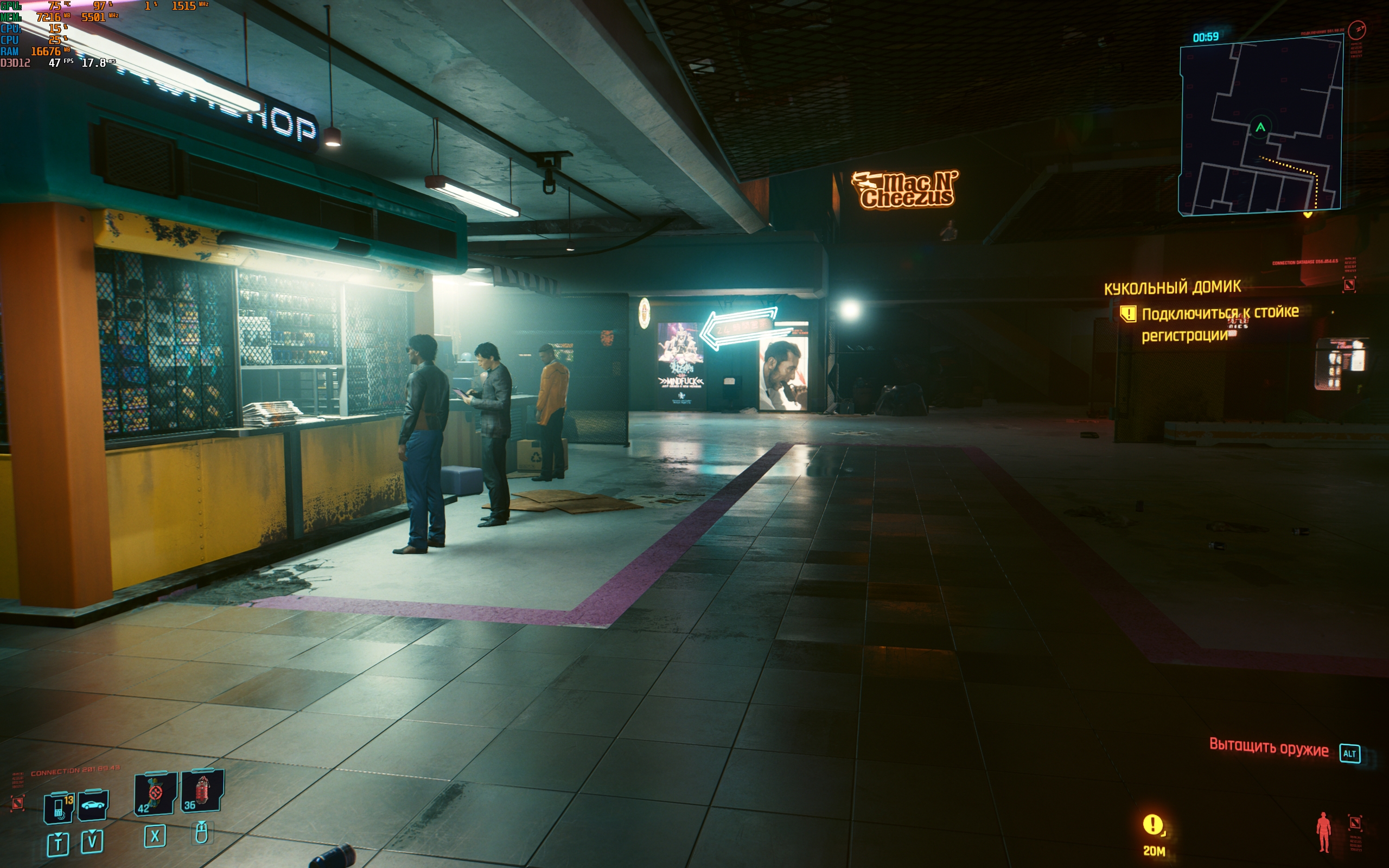The width and height of the screenshot is (1389, 868).
Task: Click the green player arrow on minimap
Action: click(x=1260, y=127)
